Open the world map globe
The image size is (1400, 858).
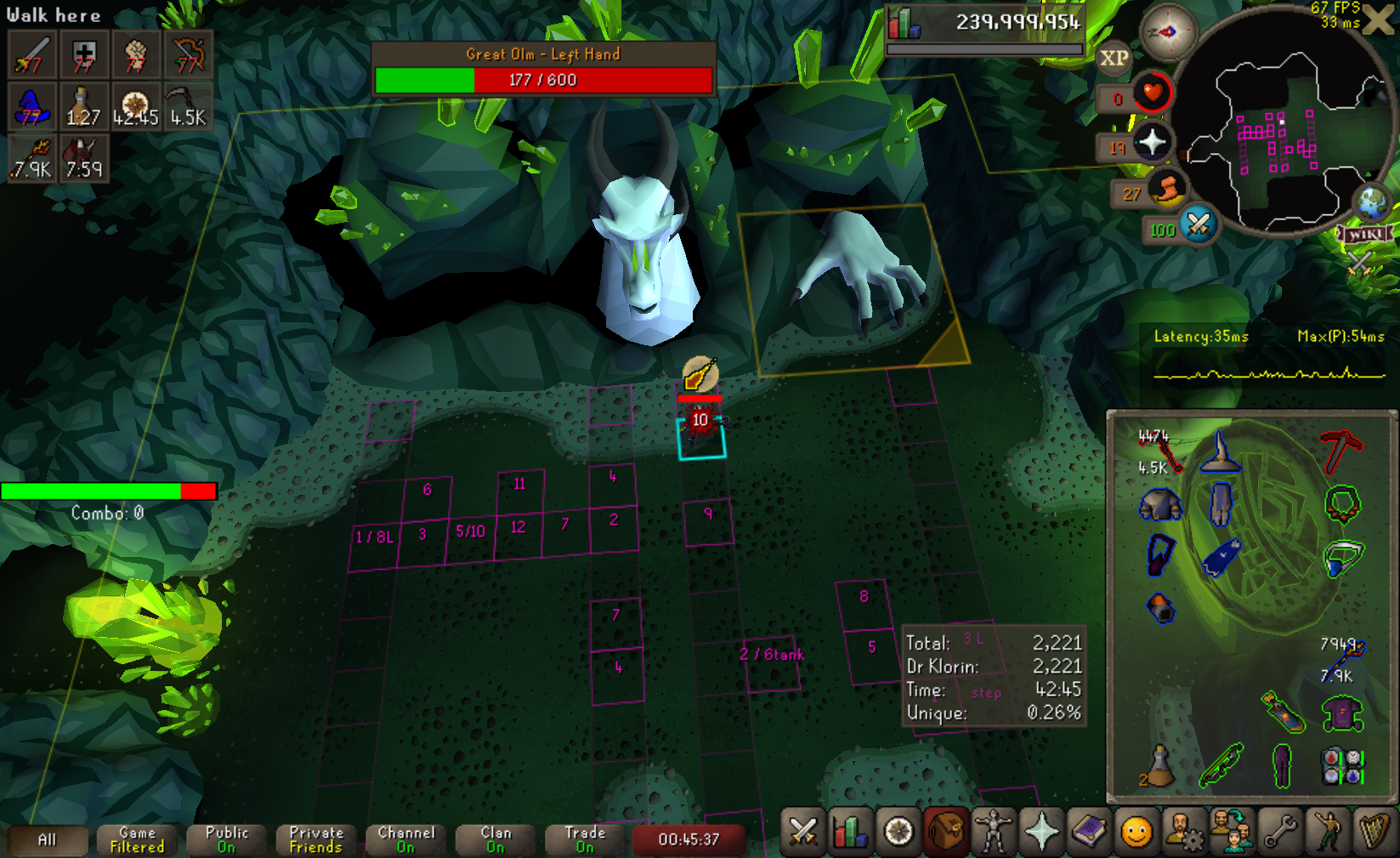[x=1372, y=202]
